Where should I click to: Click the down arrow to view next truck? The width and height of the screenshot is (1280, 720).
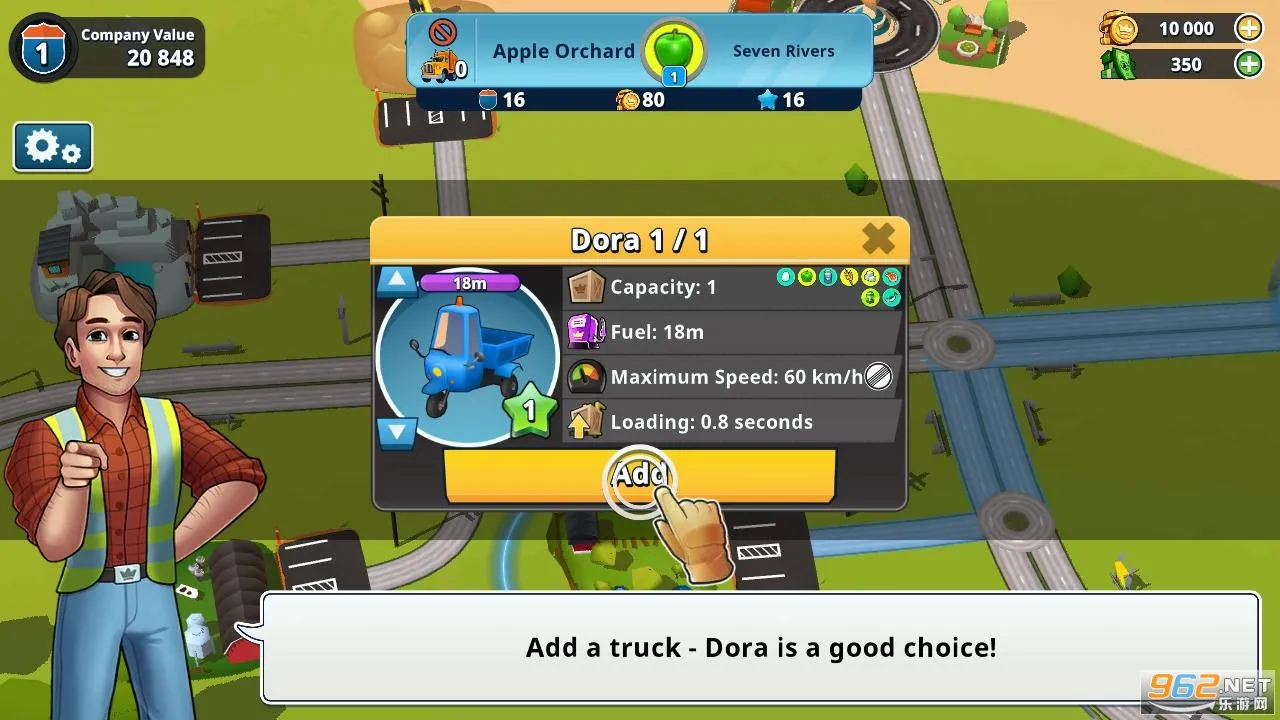coord(396,430)
